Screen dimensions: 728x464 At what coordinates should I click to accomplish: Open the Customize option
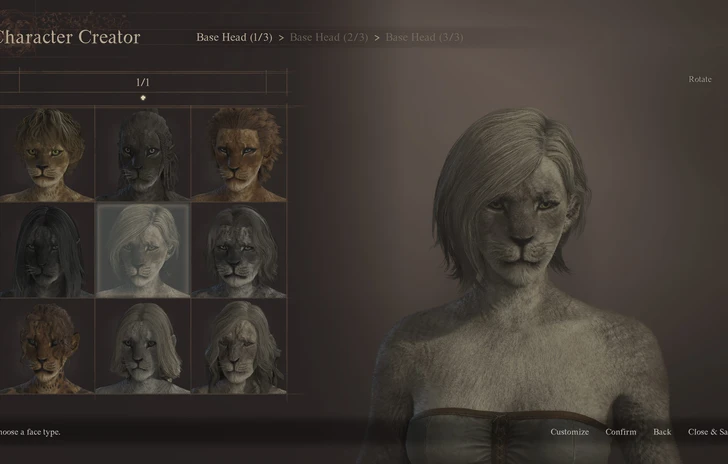pyautogui.click(x=569, y=432)
